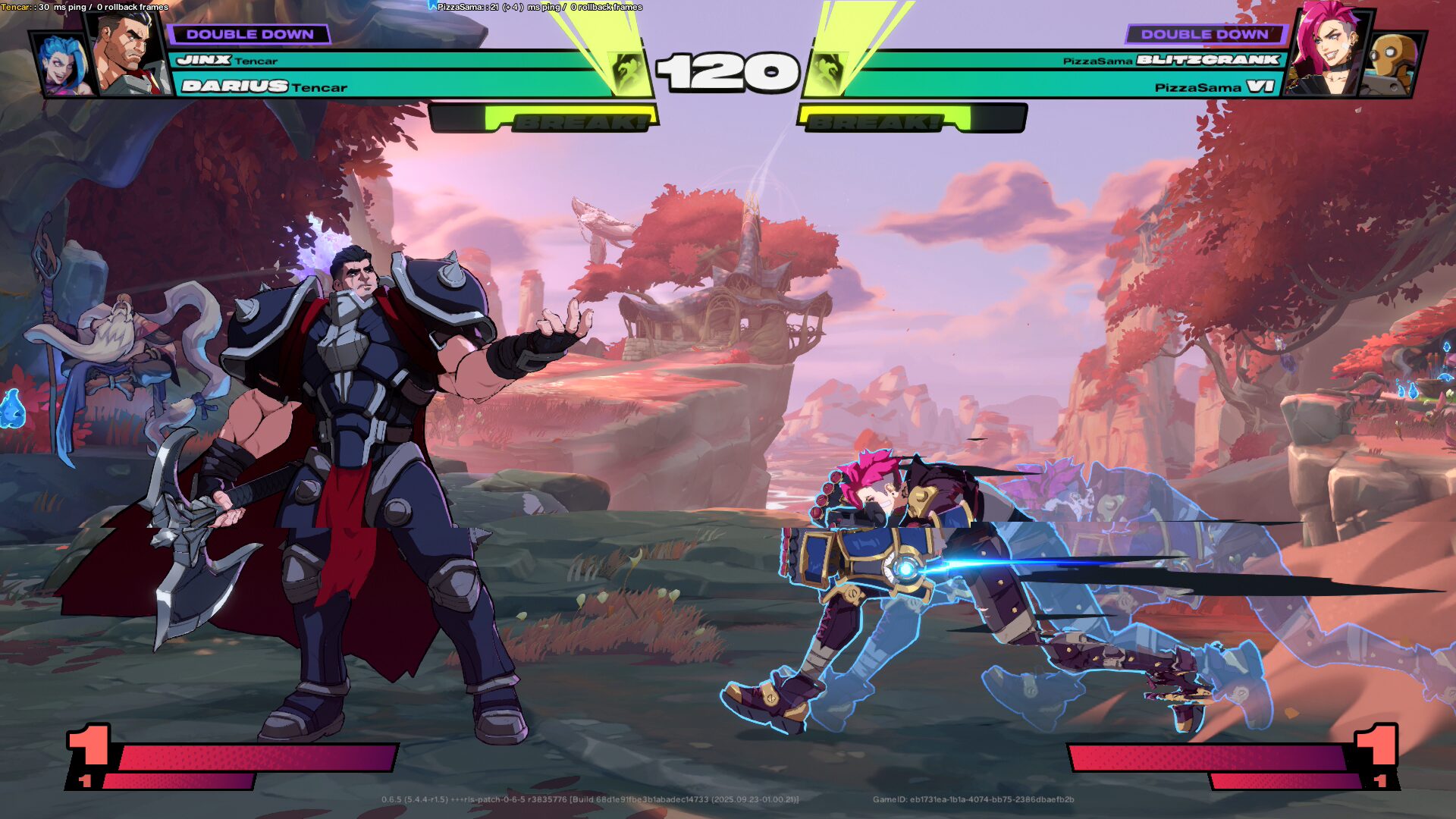1456x819 pixels.
Task: Click Vi's character portrait
Action: coord(1327,52)
